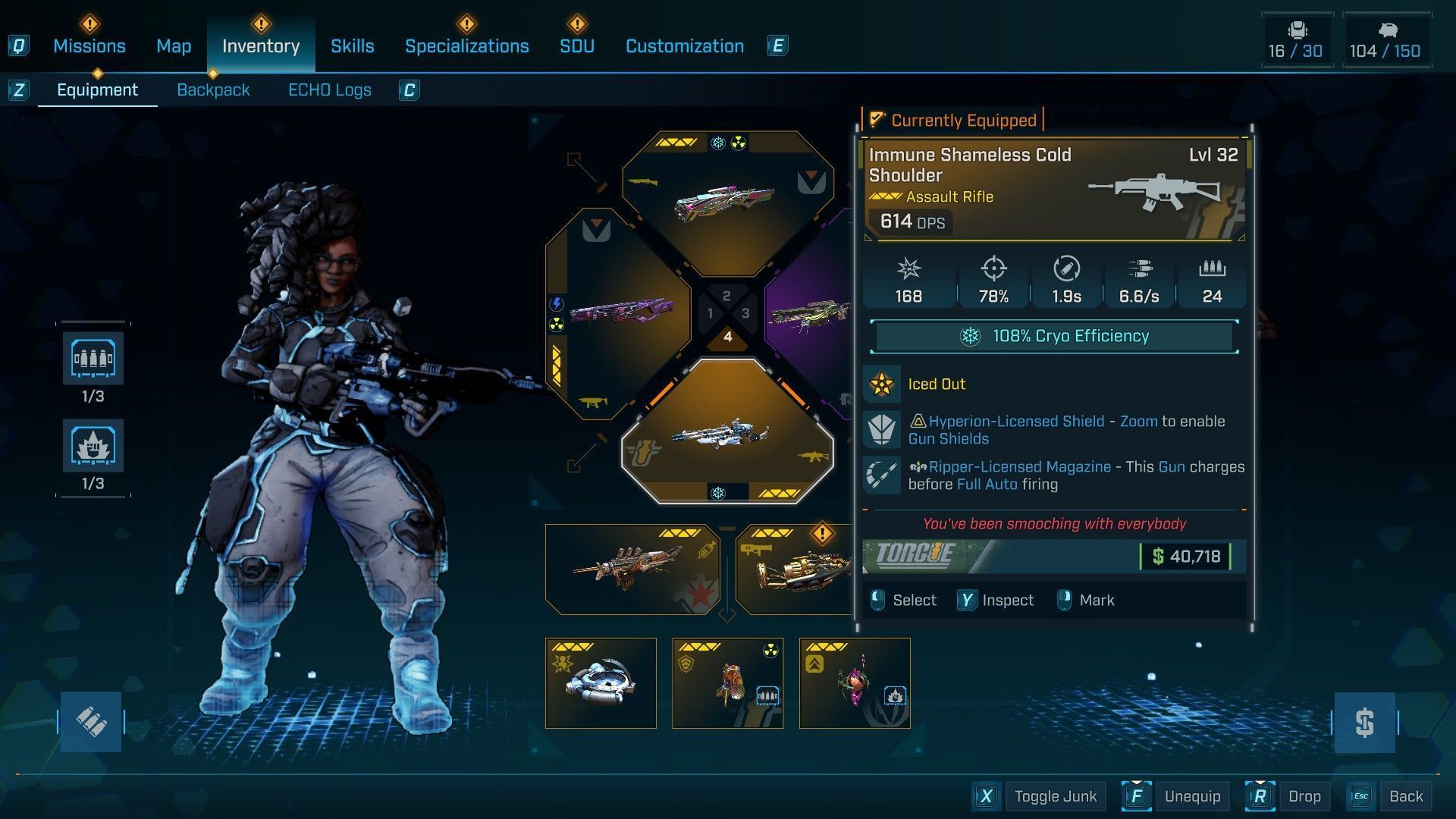
Task: Switch to the Backpack sub-tab
Action: click(213, 90)
